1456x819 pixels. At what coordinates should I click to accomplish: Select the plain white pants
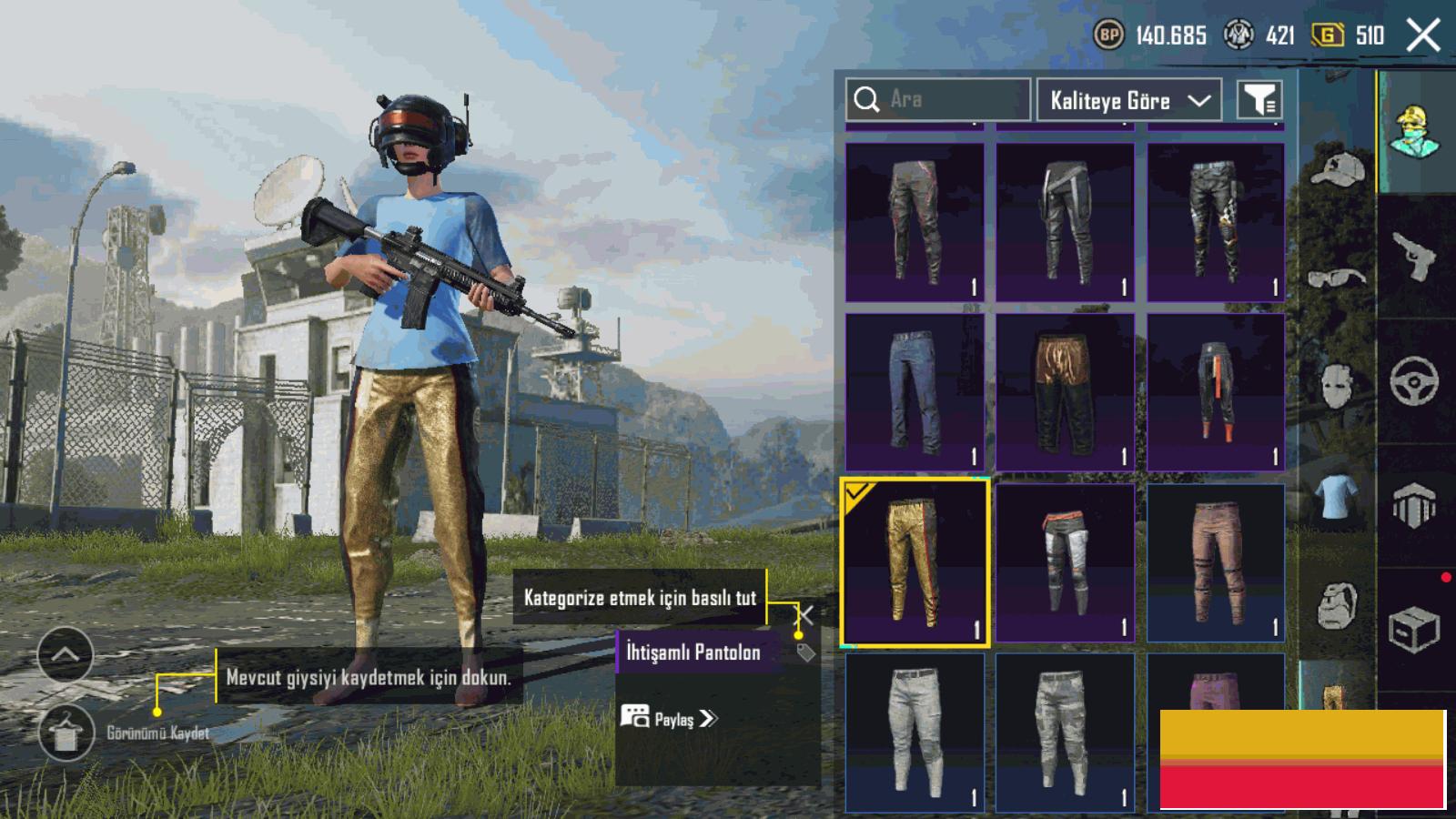click(915, 733)
